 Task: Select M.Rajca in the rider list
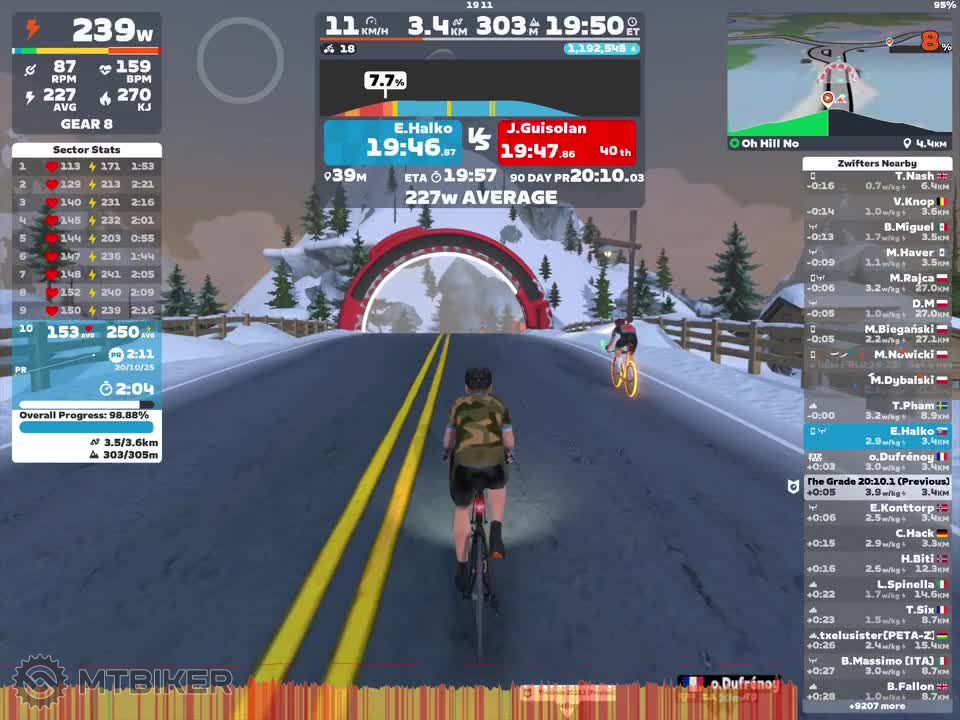(x=877, y=283)
